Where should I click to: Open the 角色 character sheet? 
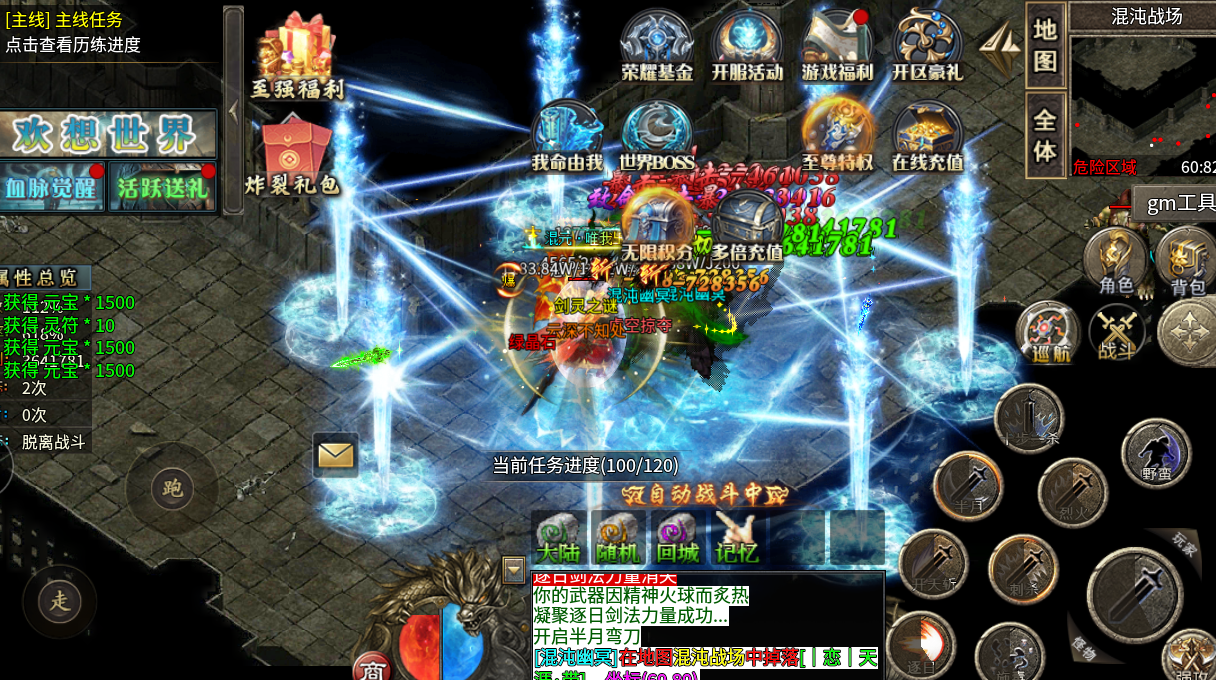click(x=1116, y=262)
